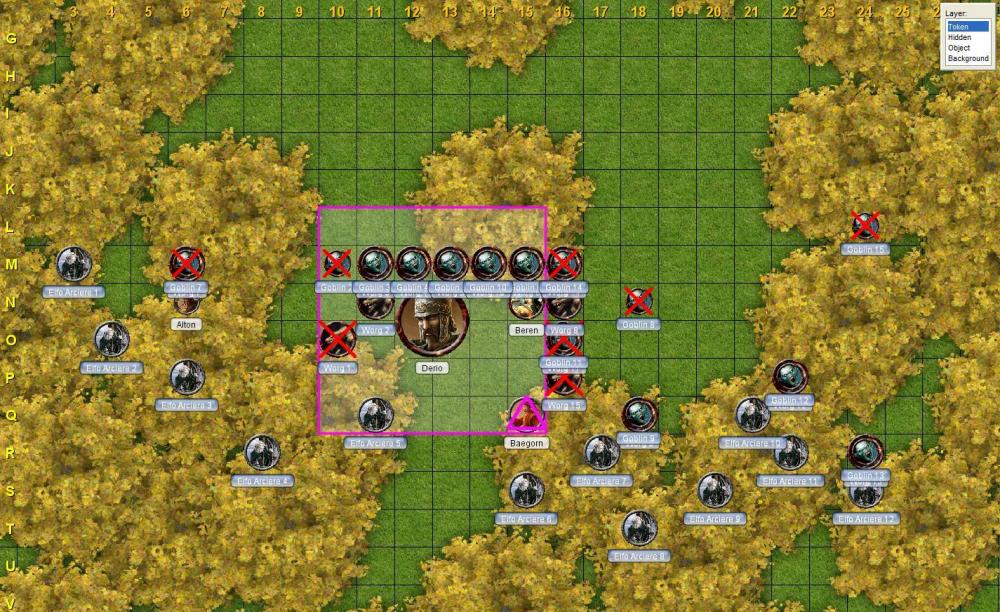Select the large Derio warrior token
Screen dimensions: 1000x612
click(x=433, y=323)
